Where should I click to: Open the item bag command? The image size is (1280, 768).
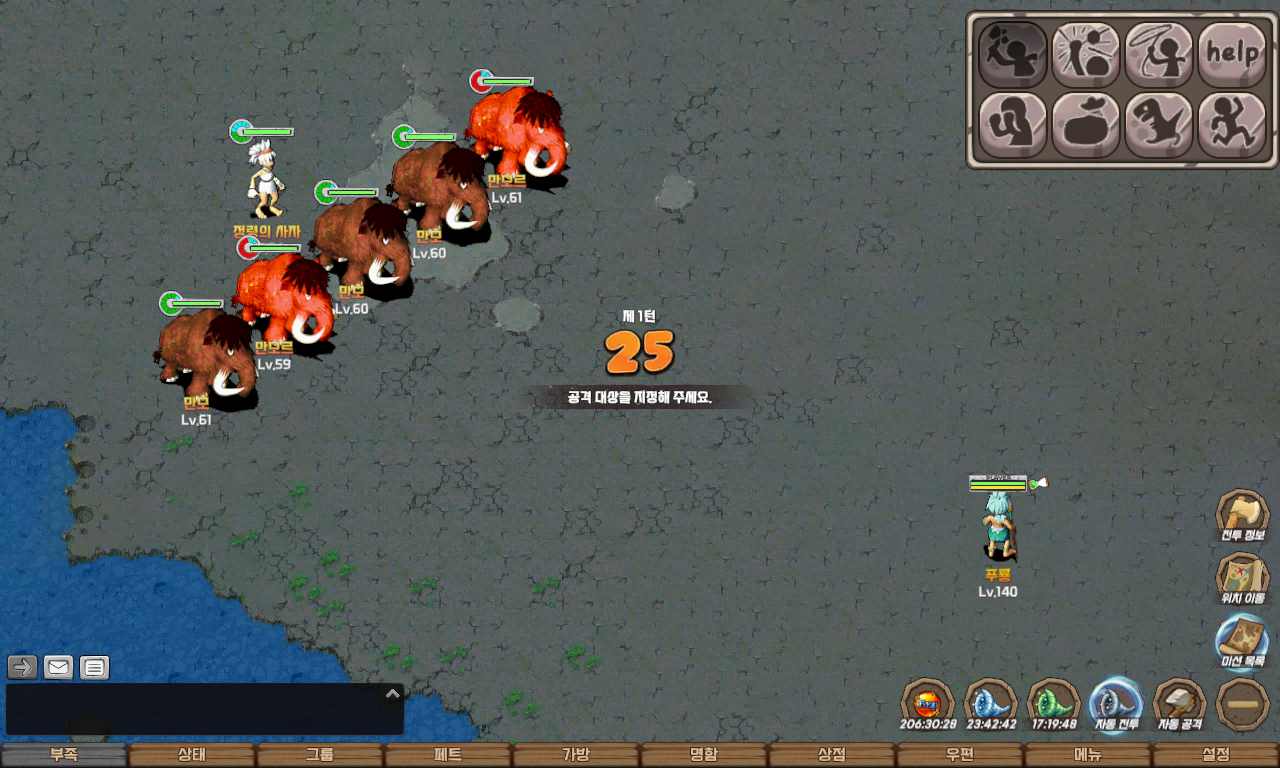[x=1086, y=125]
